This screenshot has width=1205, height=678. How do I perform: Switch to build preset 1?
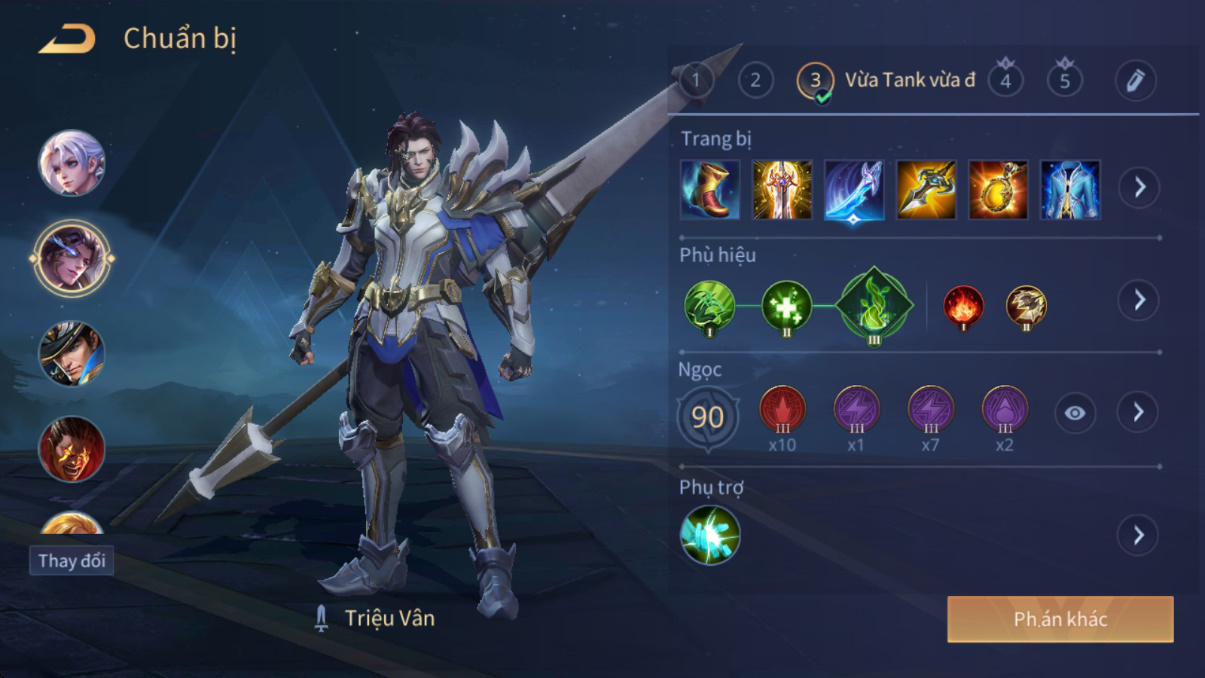pos(696,80)
